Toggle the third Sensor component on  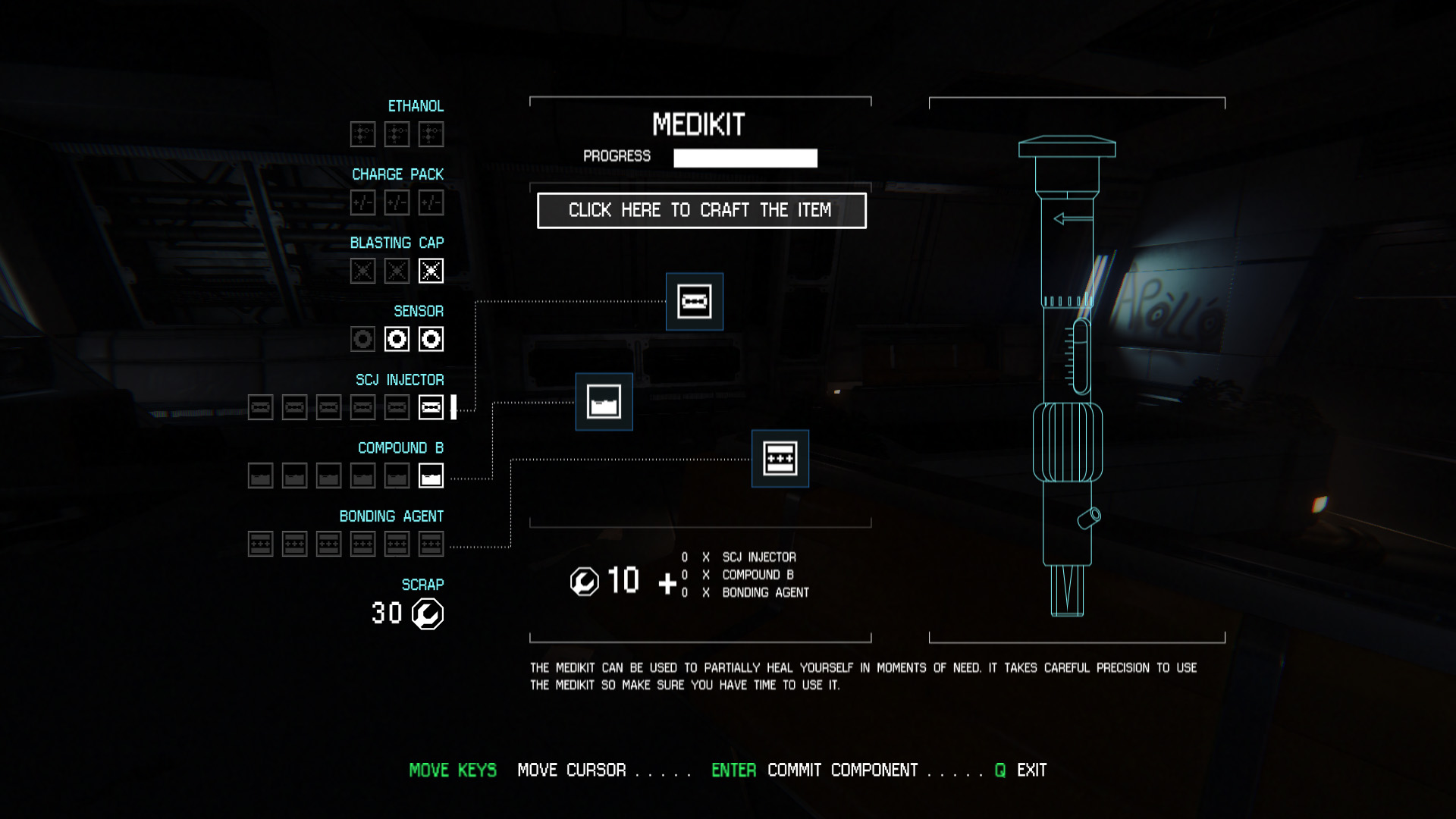[430, 339]
